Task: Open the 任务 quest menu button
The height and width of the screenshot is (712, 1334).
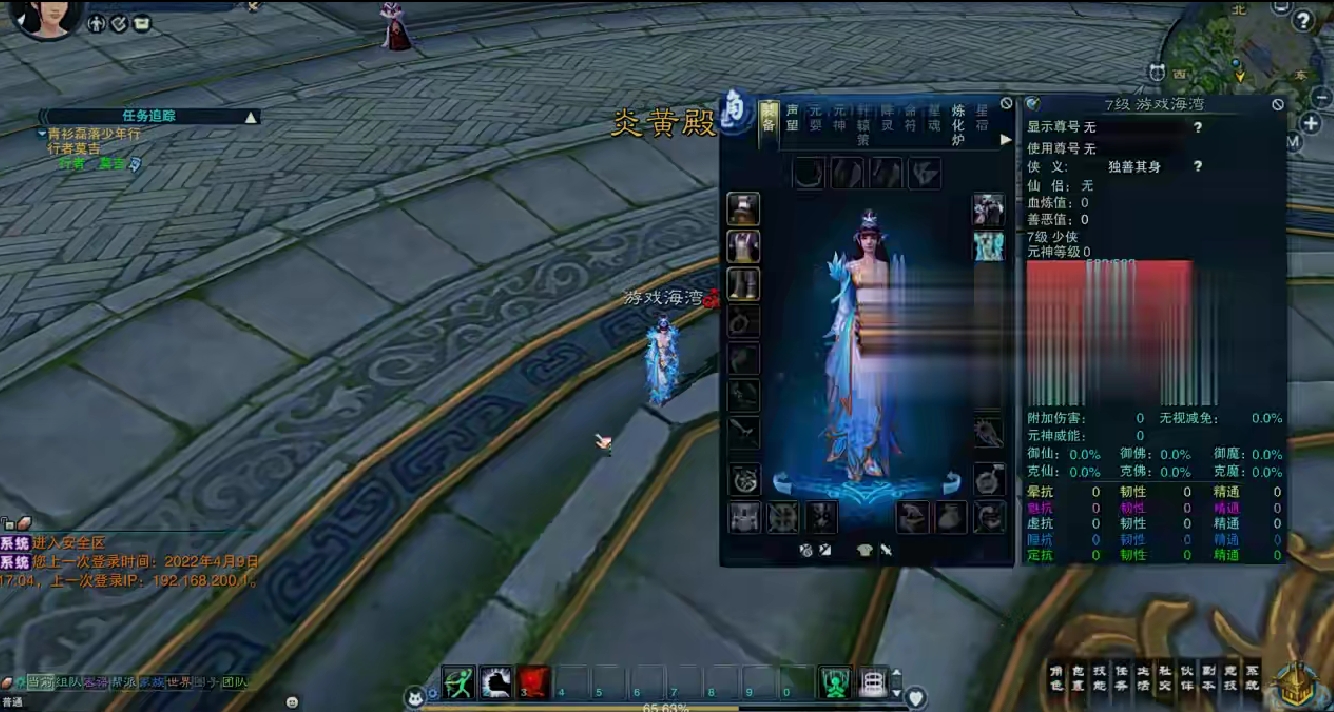Action: 1120,678
